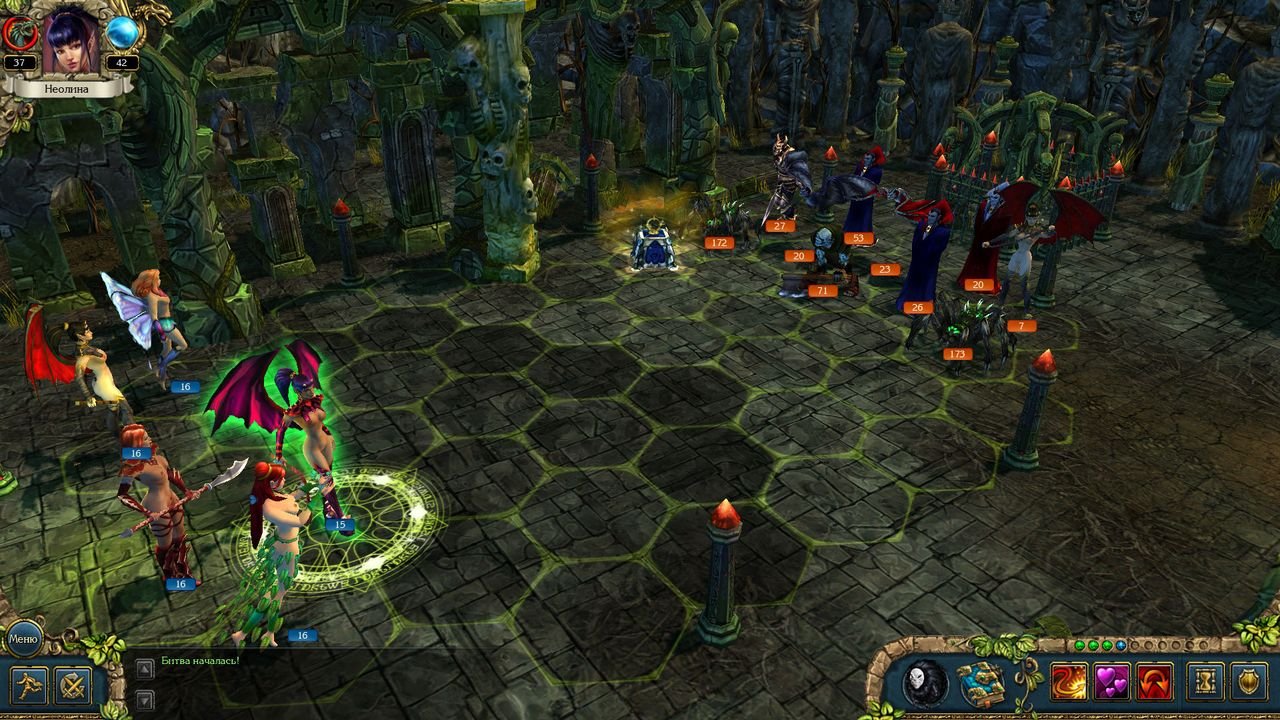This screenshot has width=1280, height=720.
Task: Use the purple hearts charm ability
Action: coord(1111,683)
